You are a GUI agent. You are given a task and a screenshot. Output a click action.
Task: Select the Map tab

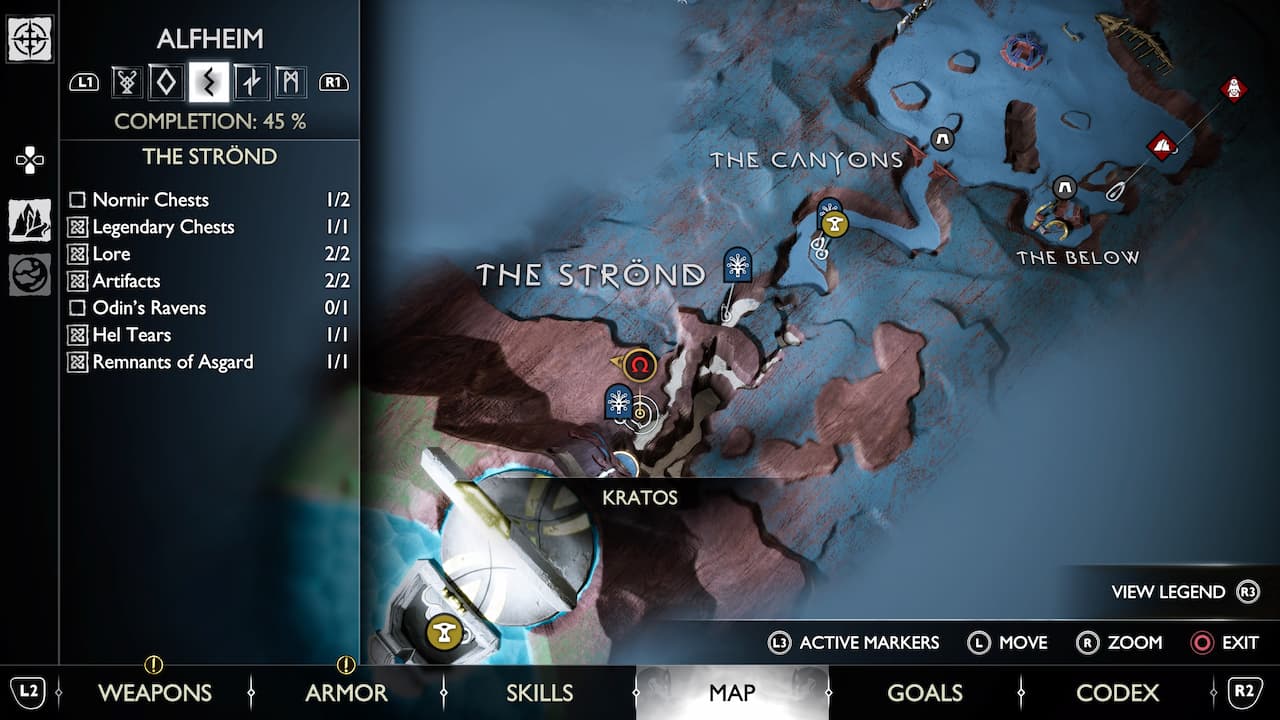point(732,692)
